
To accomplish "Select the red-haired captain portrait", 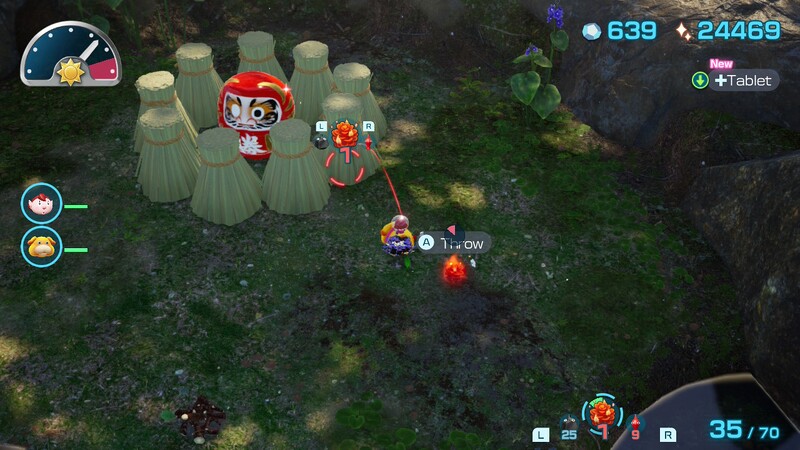I will [41, 204].
